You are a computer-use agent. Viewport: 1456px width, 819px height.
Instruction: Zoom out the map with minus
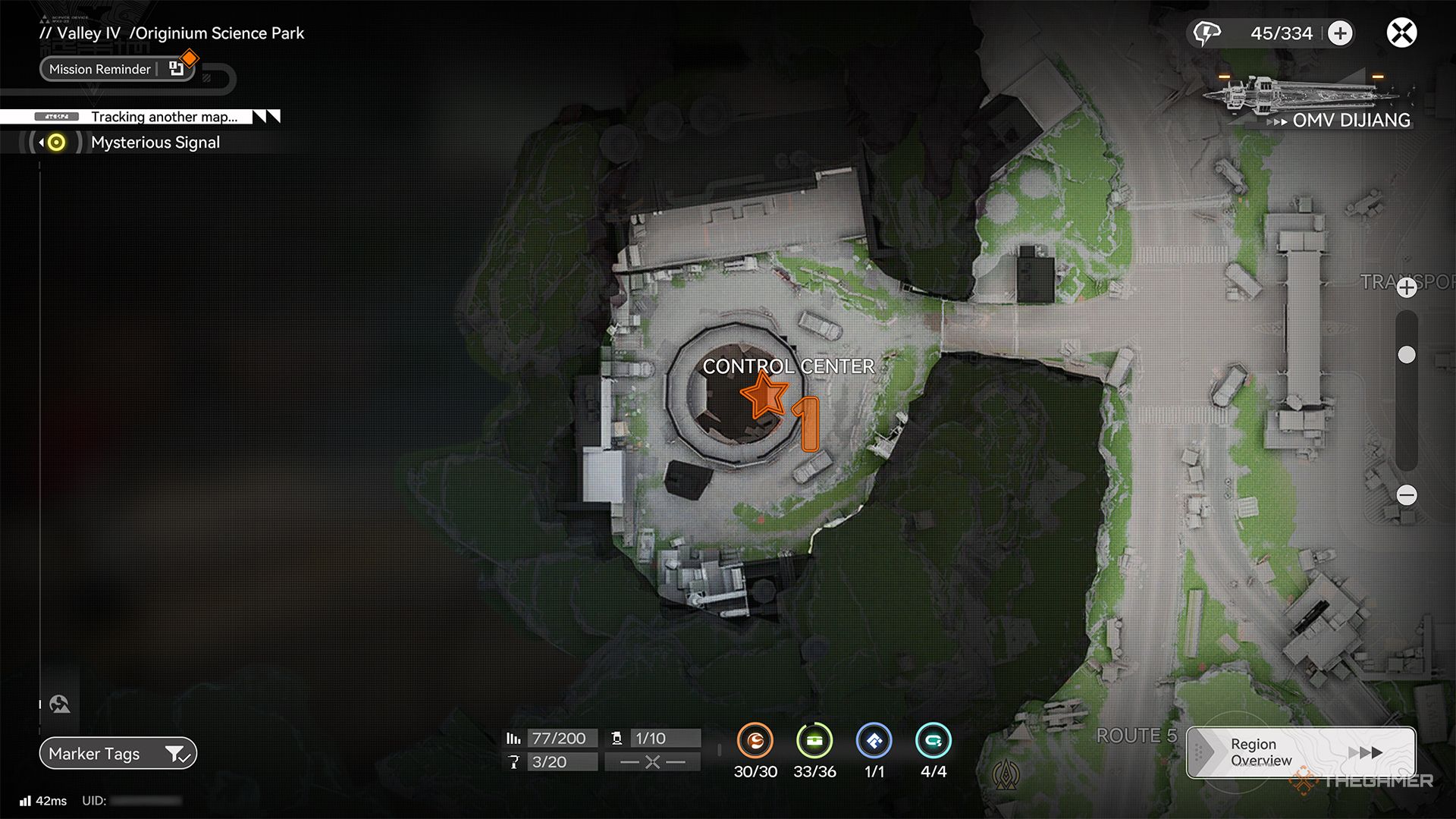pyautogui.click(x=1407, y=495)
